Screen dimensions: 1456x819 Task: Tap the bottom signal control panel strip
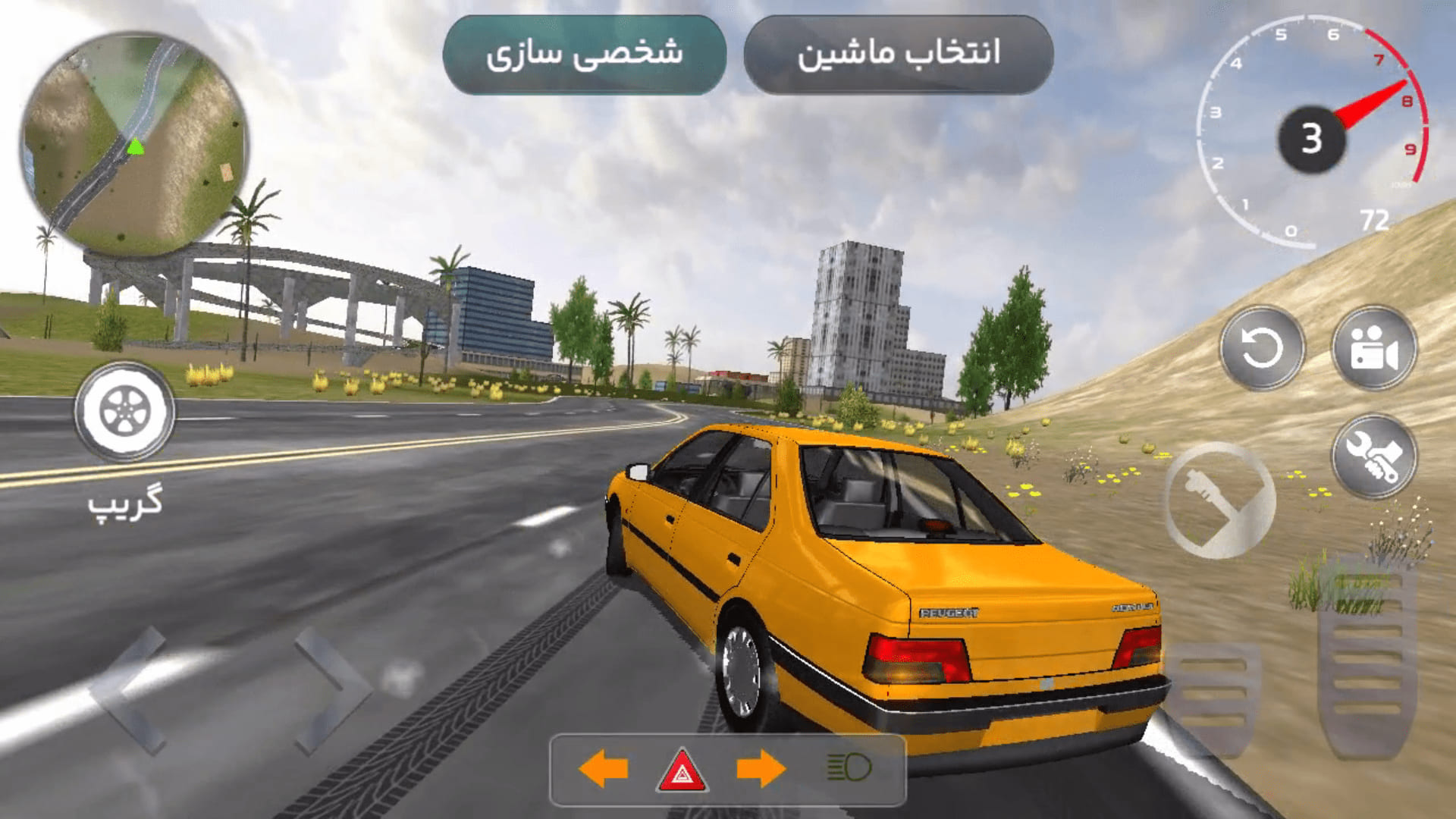tap(728, 768)
